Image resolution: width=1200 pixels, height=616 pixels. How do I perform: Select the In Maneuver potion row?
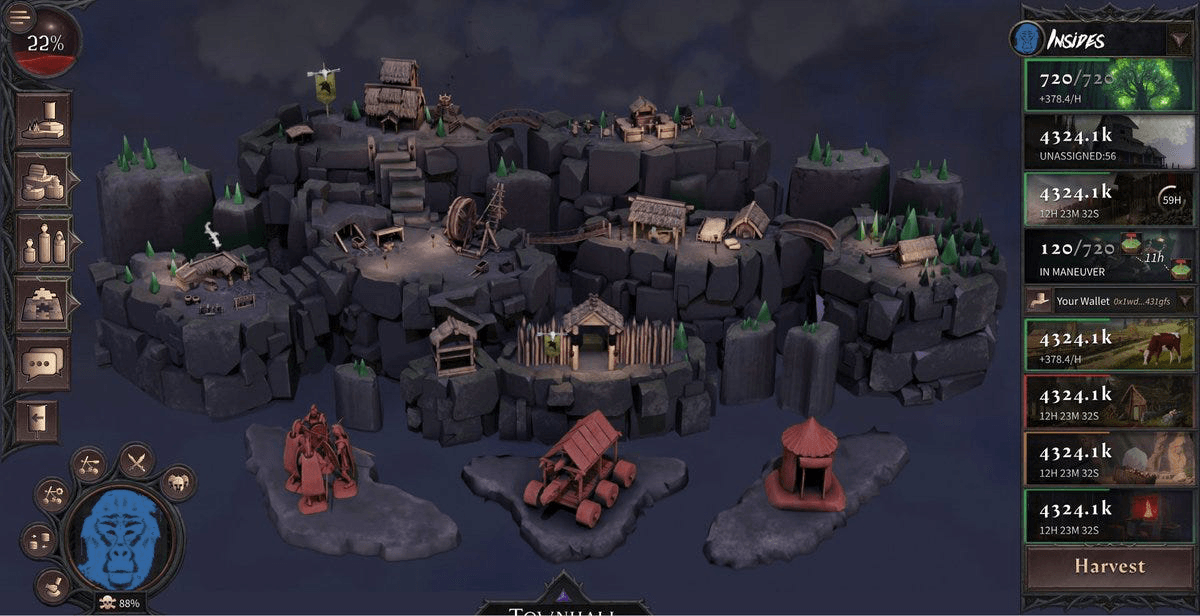[x=1109, y=255]
